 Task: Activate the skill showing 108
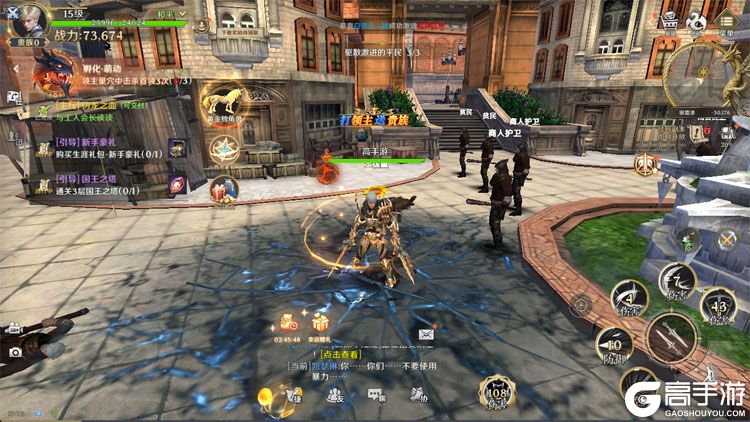click(496, 392)
